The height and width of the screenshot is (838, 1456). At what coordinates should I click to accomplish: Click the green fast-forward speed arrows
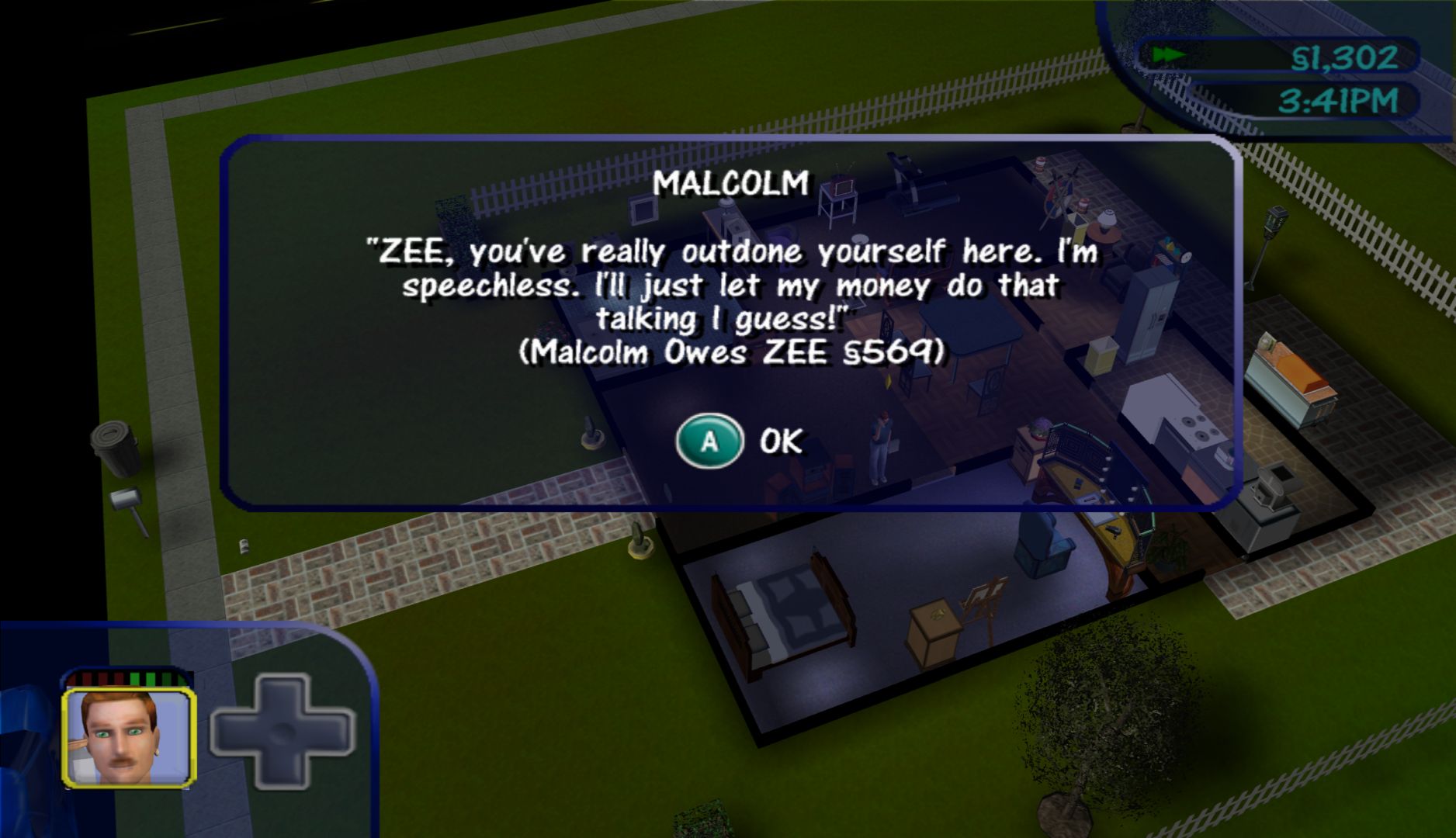[1167, 56]
